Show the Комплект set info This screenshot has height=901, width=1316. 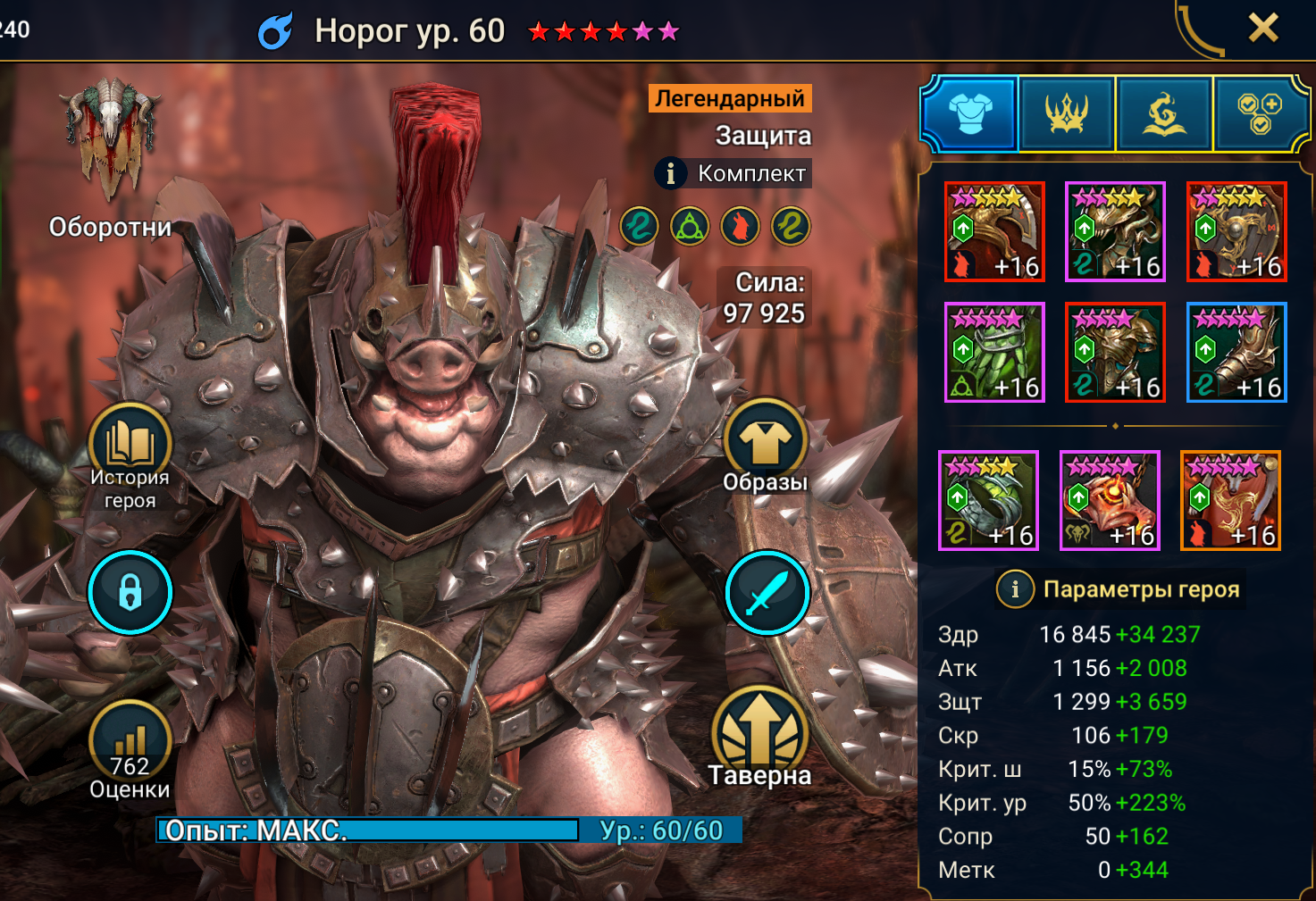click(671, 173)
